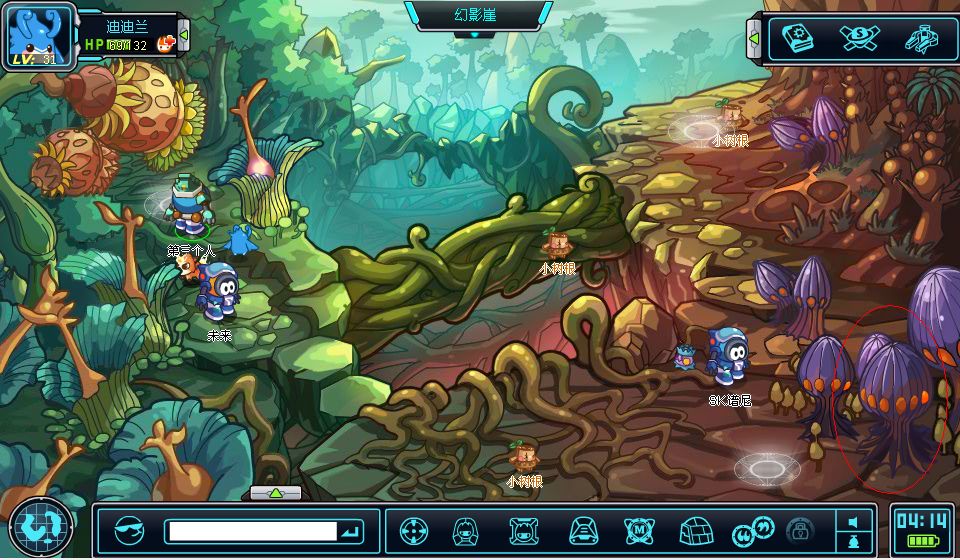Focus the chat text input box

click(x=251, y=531)
